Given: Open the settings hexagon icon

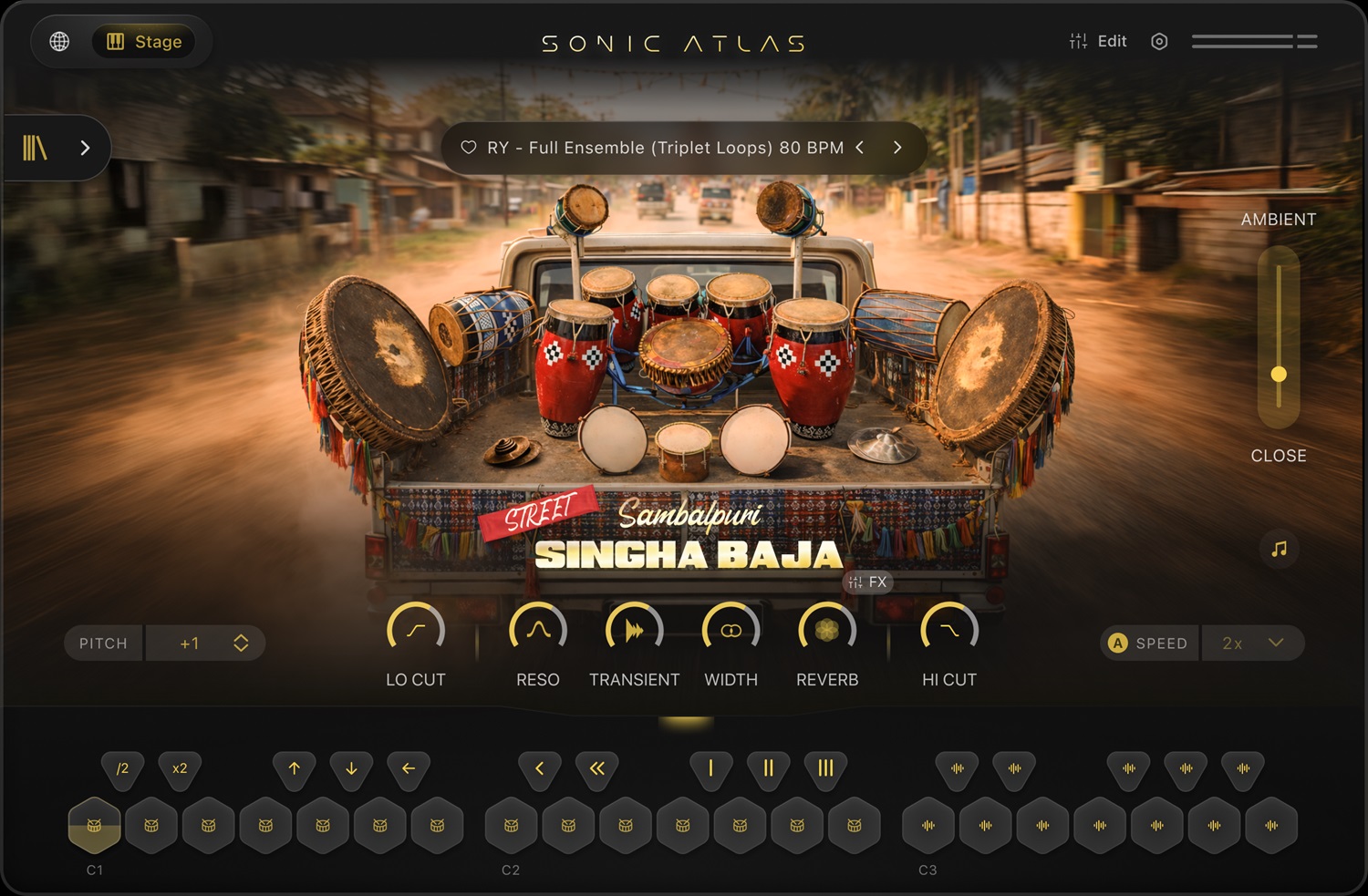Looking at the screenshot, I should click(x=1159, y=41).
